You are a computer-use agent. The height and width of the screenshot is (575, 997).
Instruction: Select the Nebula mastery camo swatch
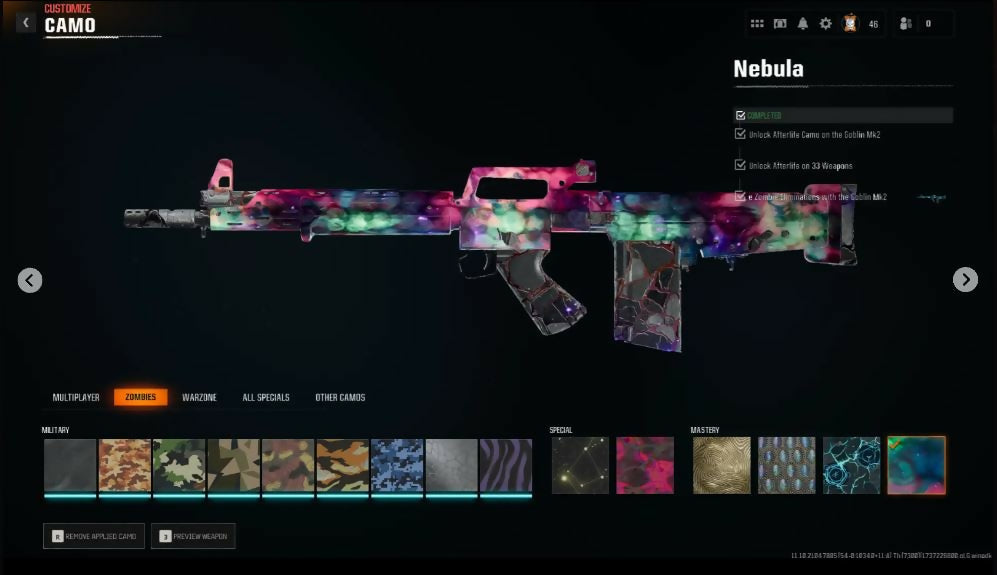(916, 465)
